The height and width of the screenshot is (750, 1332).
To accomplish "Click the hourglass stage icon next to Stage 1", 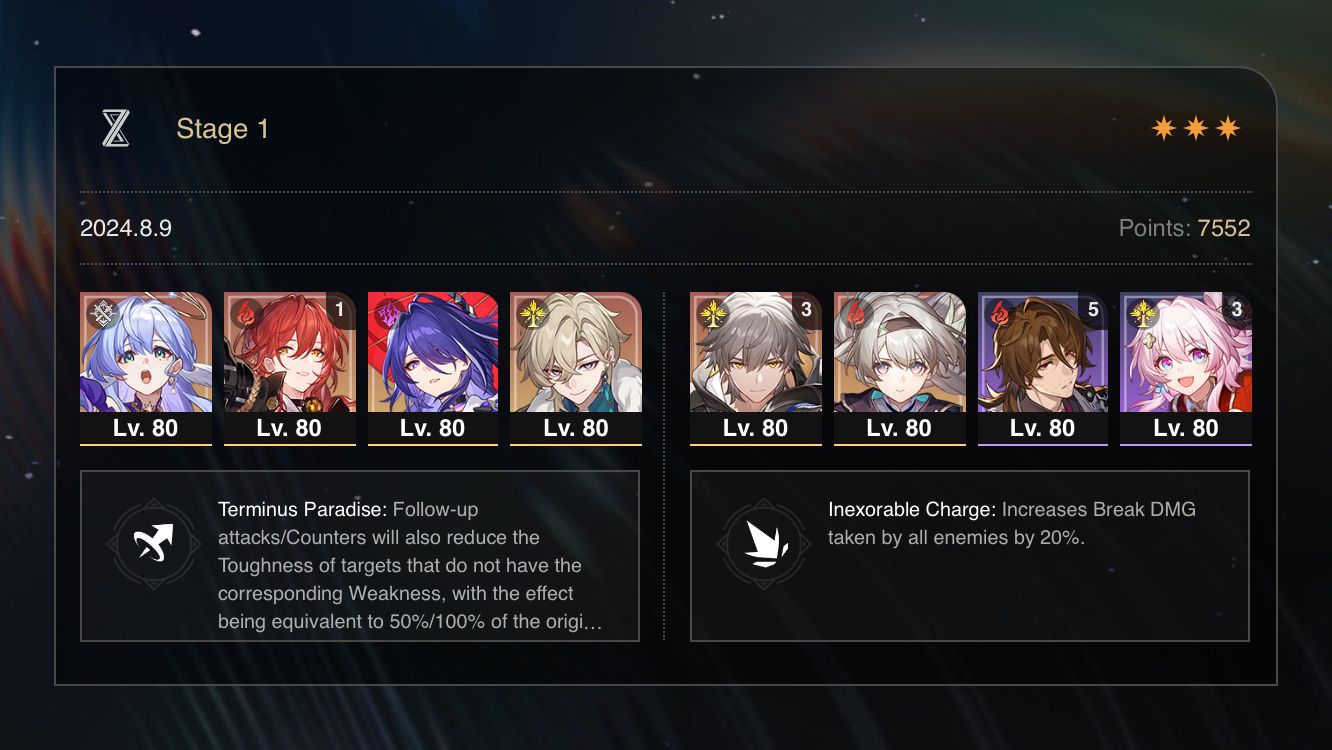I will click(x=117, y=128).
